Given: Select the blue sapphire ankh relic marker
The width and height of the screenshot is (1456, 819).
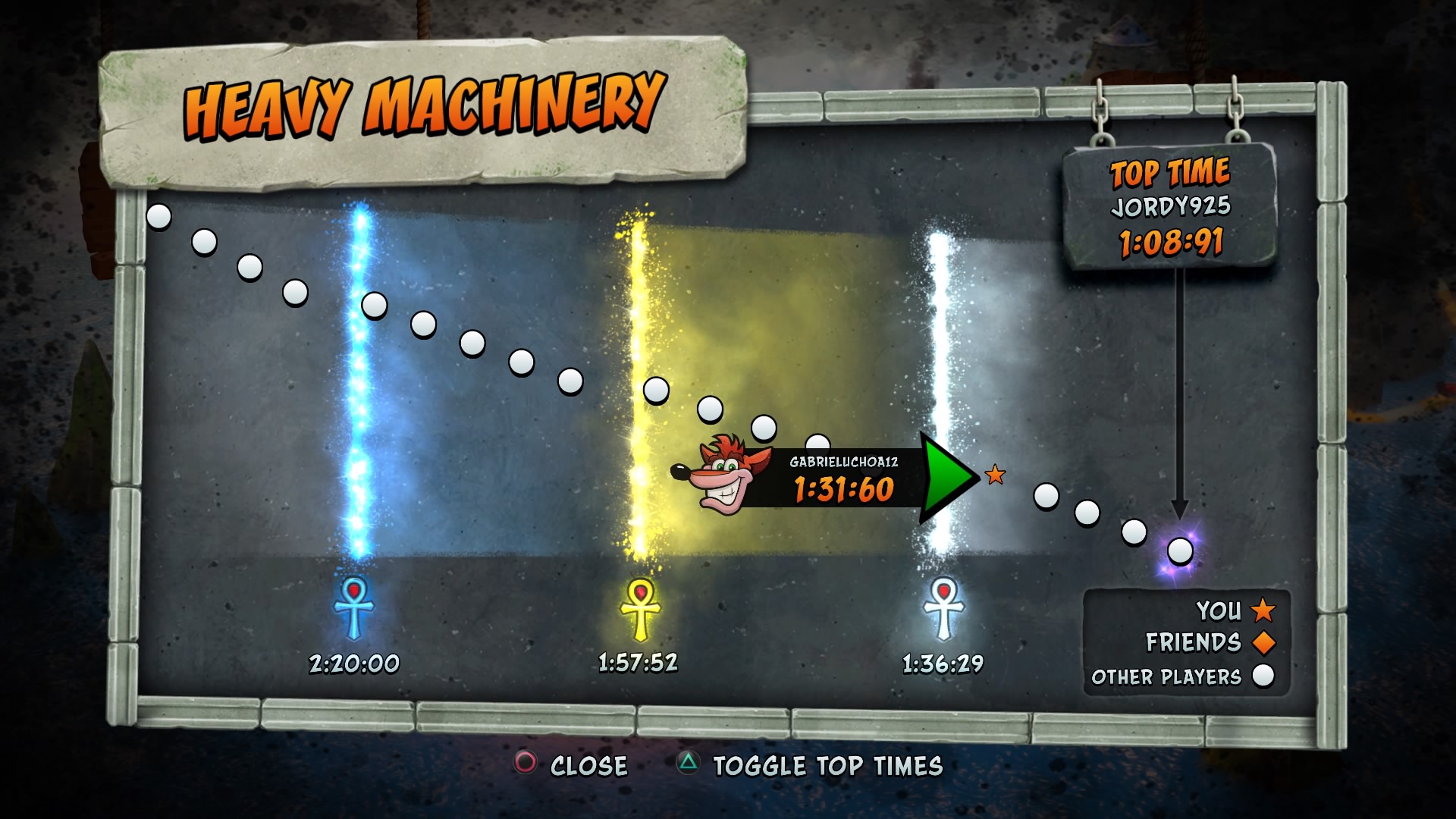Looking at the screenshot, I should [354, 608].
